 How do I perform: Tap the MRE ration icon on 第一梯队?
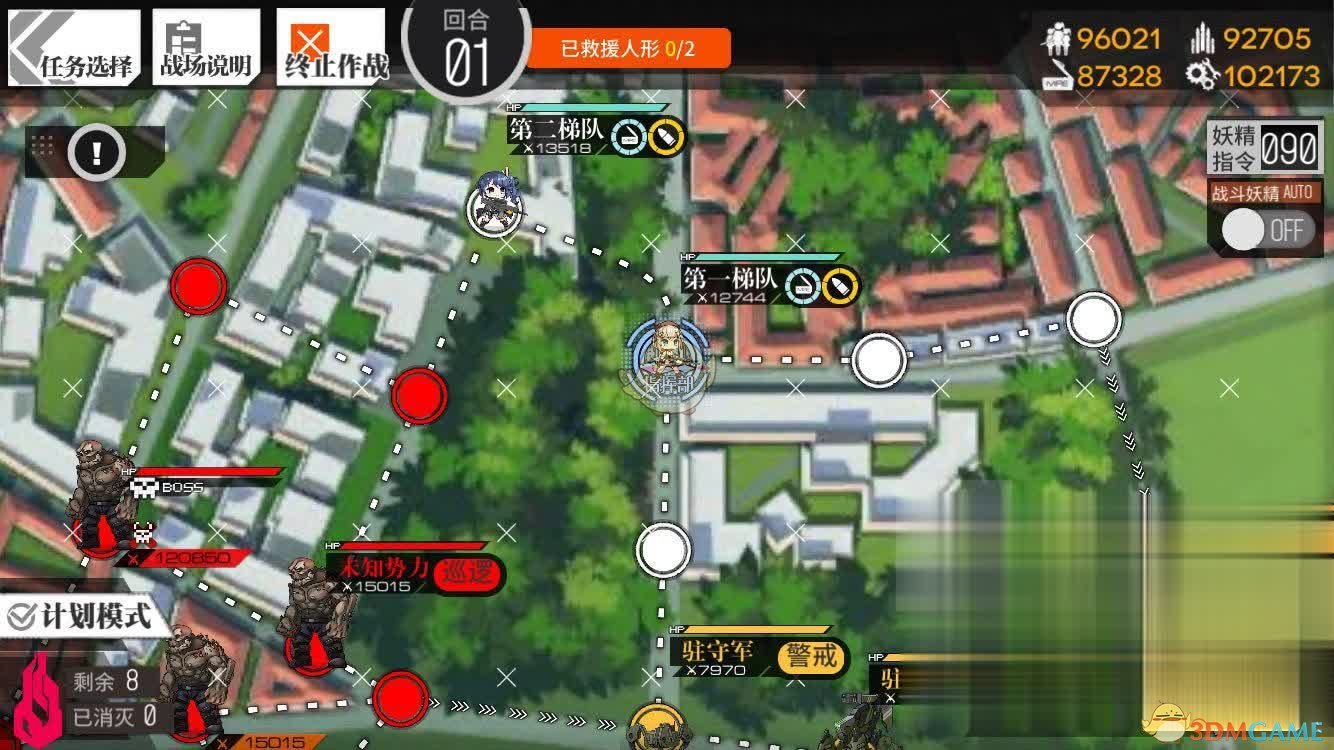pyautogui.click(x=803, y=285)
